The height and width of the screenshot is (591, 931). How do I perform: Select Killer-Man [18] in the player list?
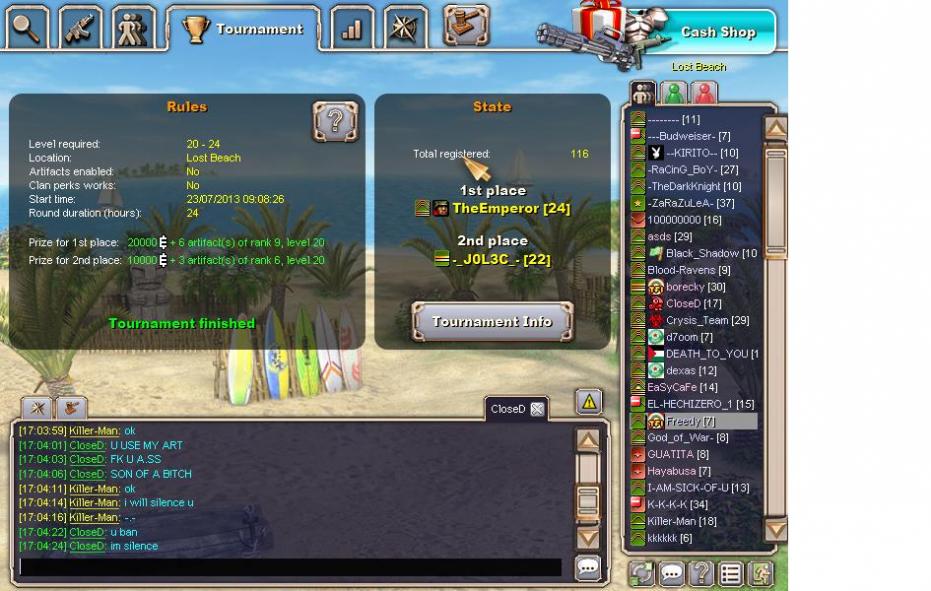point(682,521)
